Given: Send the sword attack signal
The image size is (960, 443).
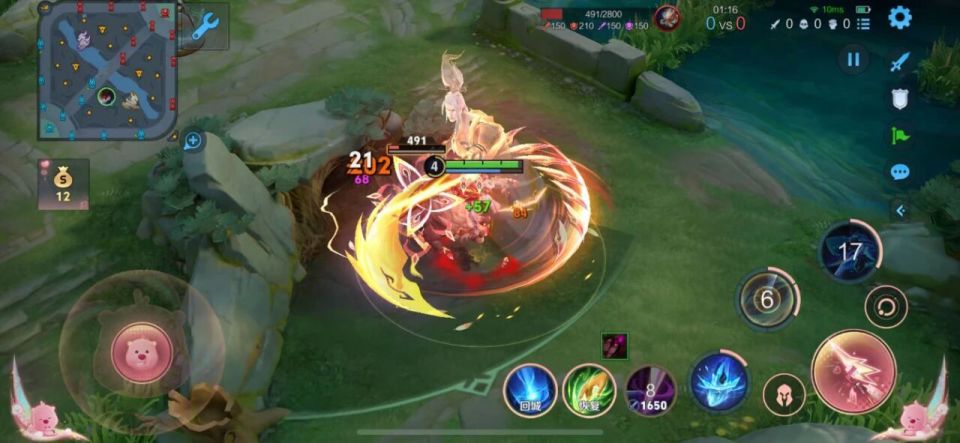Looking at the screenshot, I should pos(899,62).
